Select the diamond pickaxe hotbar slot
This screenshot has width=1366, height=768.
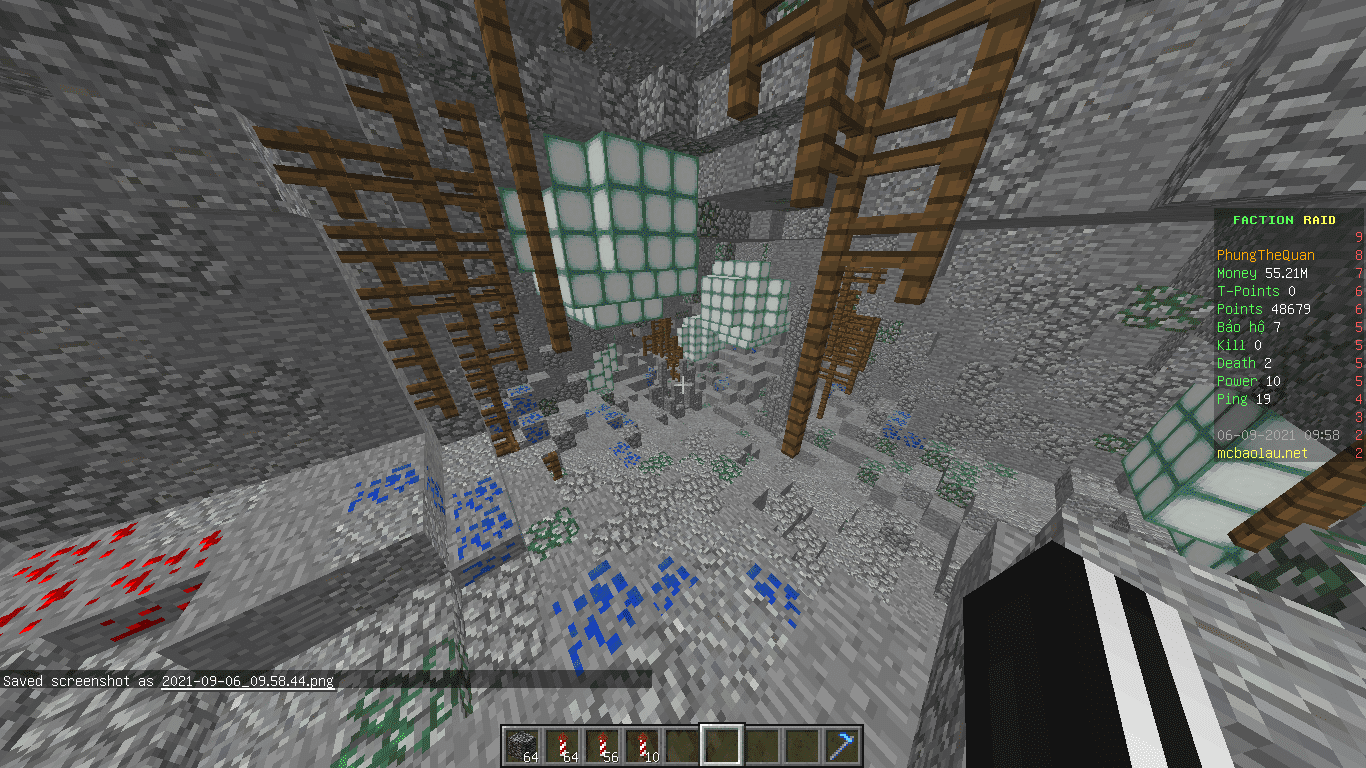coord(842,745)
